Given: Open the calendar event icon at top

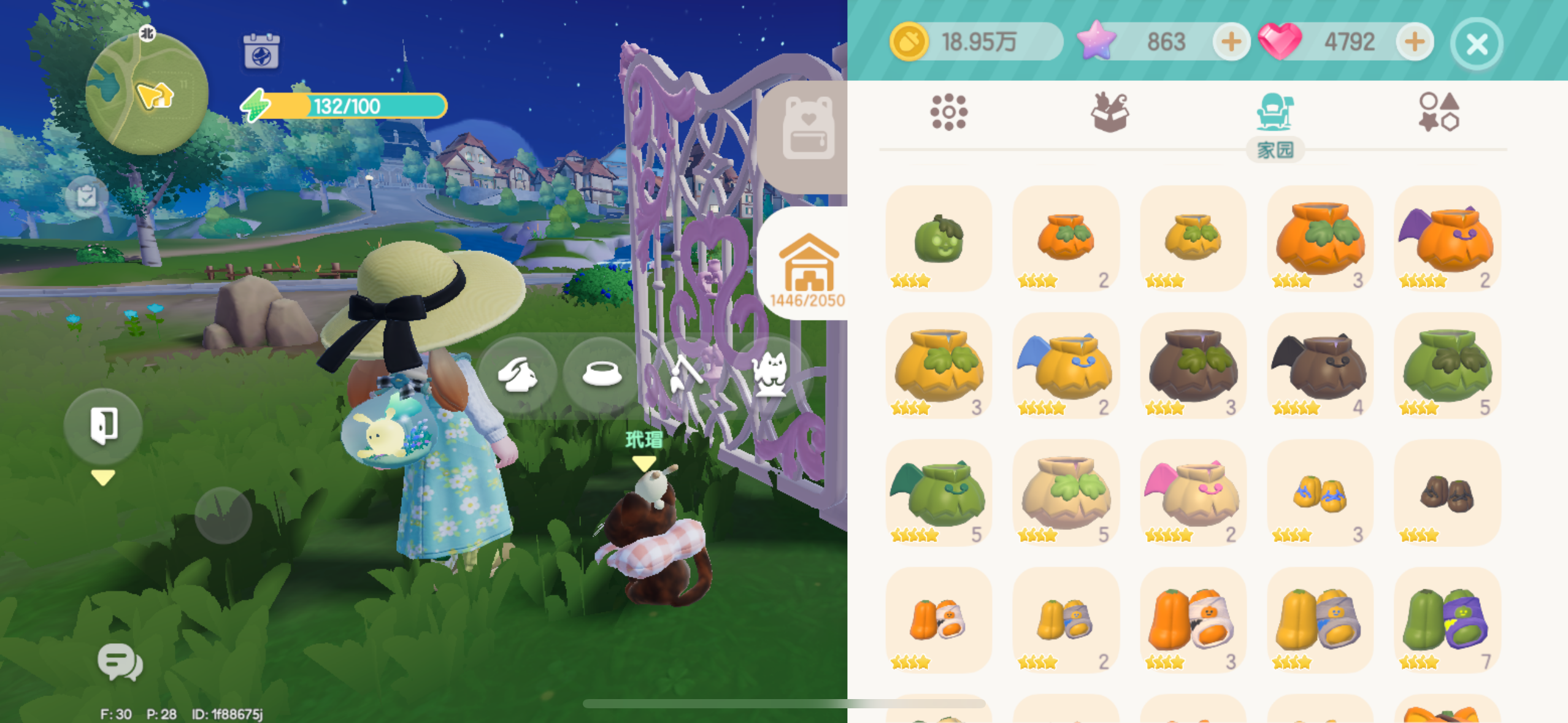Looking at the screenshot, I should (261, 48).
